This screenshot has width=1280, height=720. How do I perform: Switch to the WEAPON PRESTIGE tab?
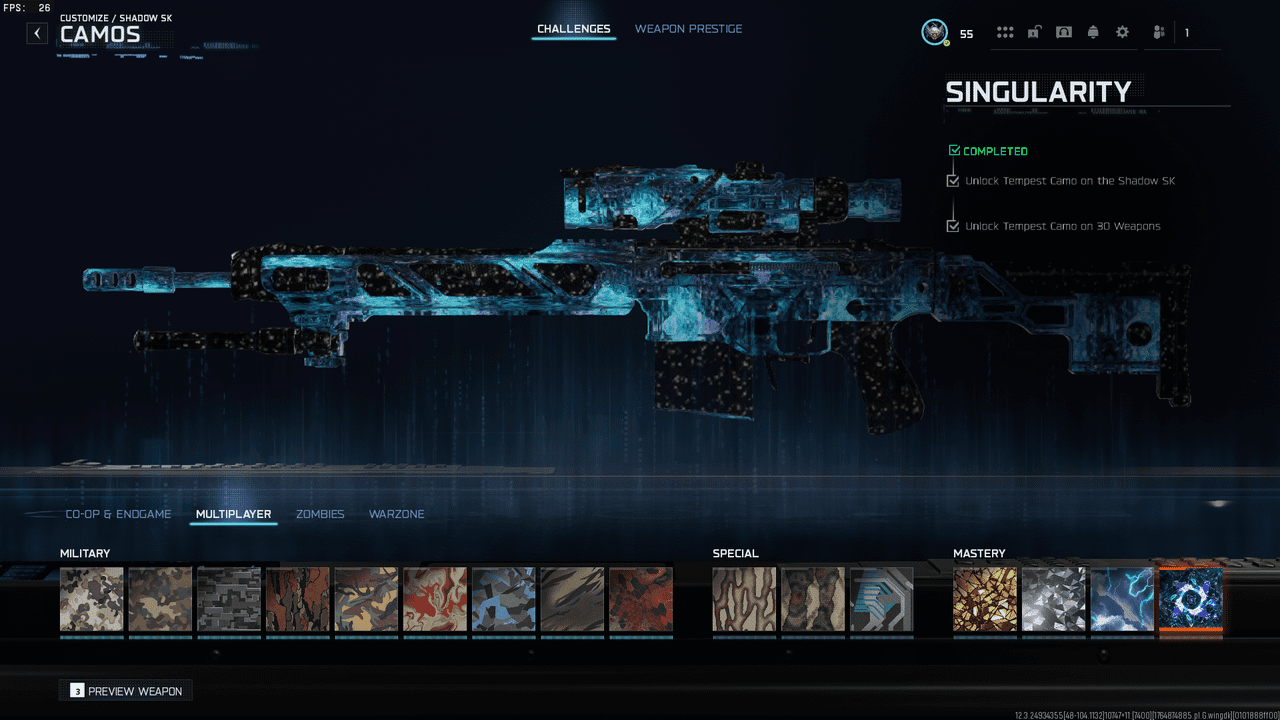tap(689, 29)
